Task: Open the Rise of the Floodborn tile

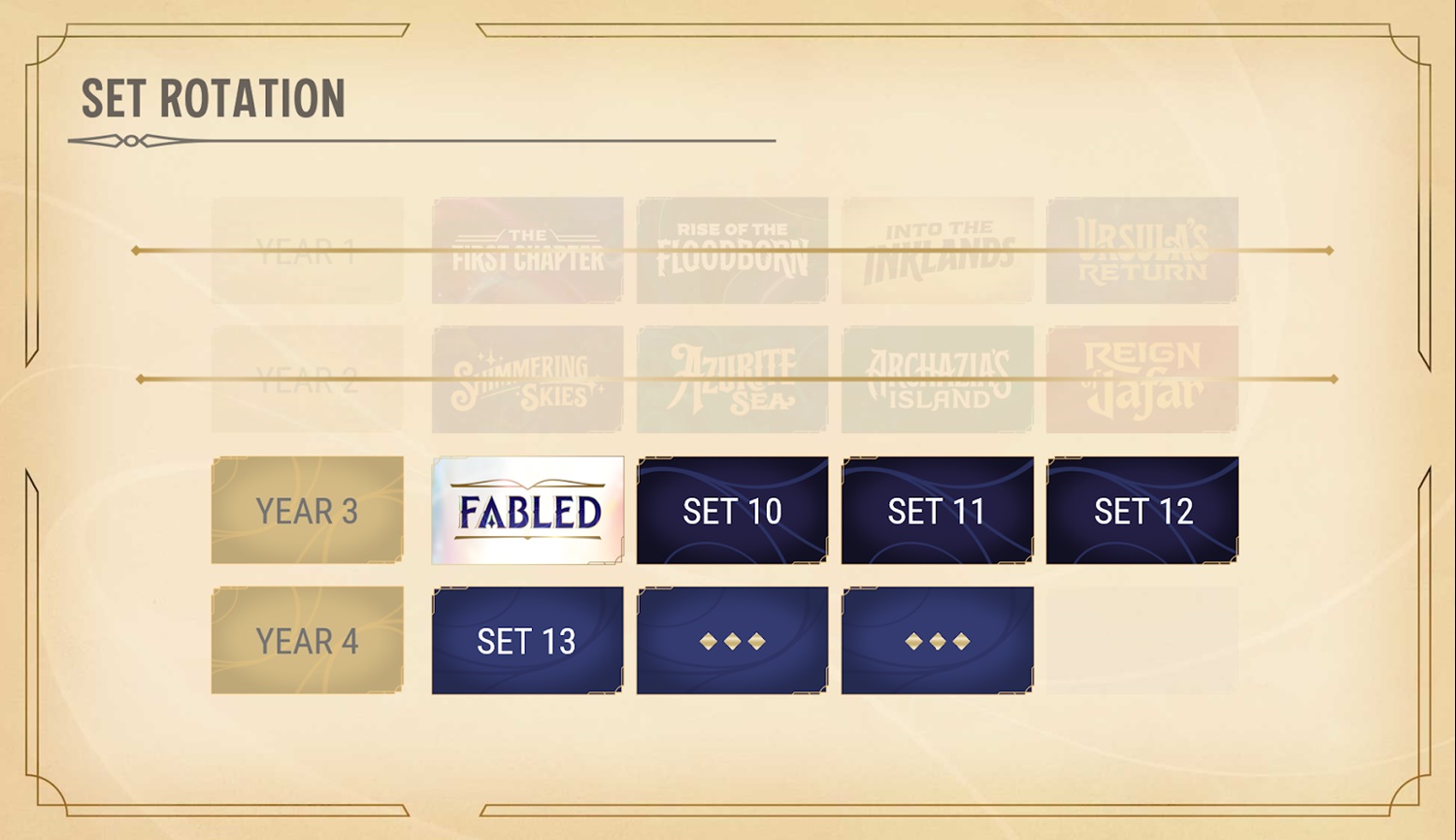Action: [x=732, y=251]
